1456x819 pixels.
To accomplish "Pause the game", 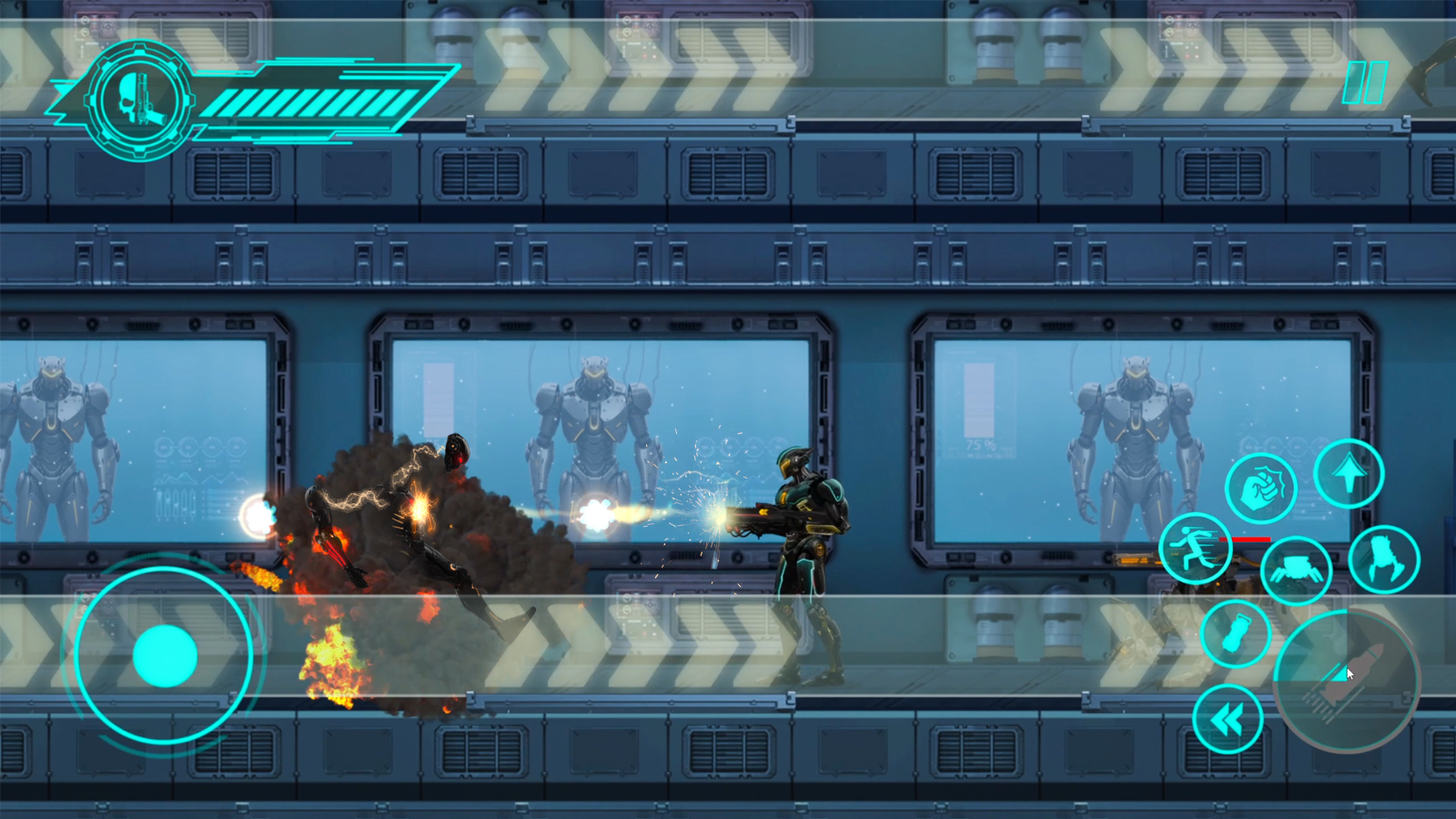I will [1365, 82].
